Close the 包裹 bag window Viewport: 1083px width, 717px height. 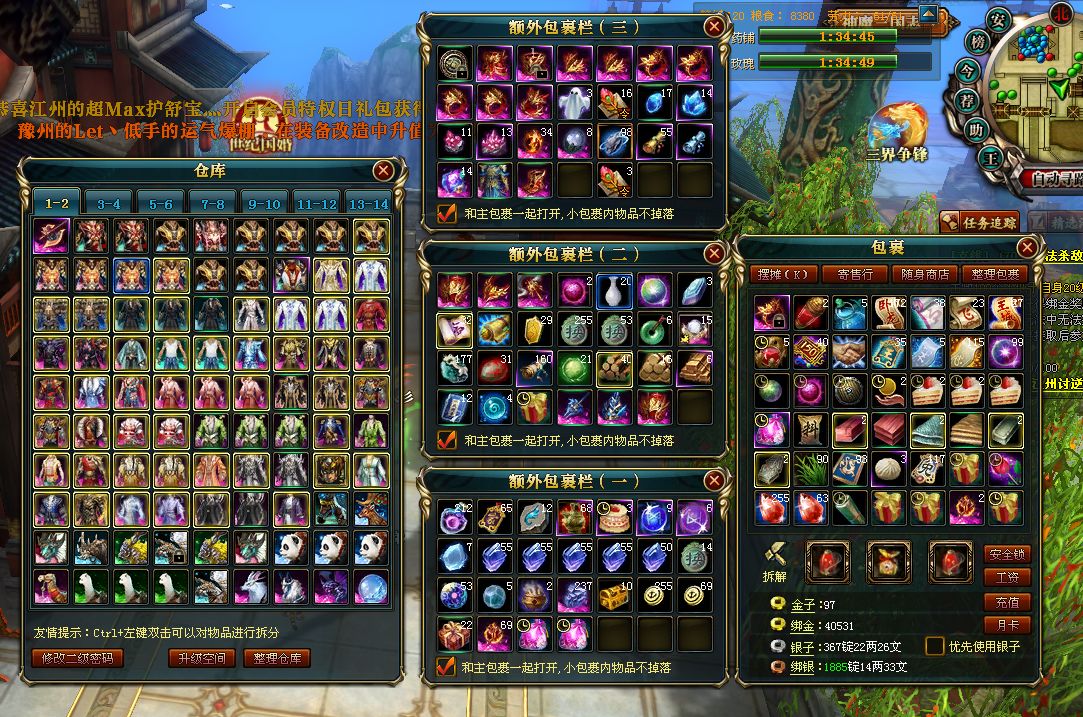pyautogui.click(x=1027, y=247)
